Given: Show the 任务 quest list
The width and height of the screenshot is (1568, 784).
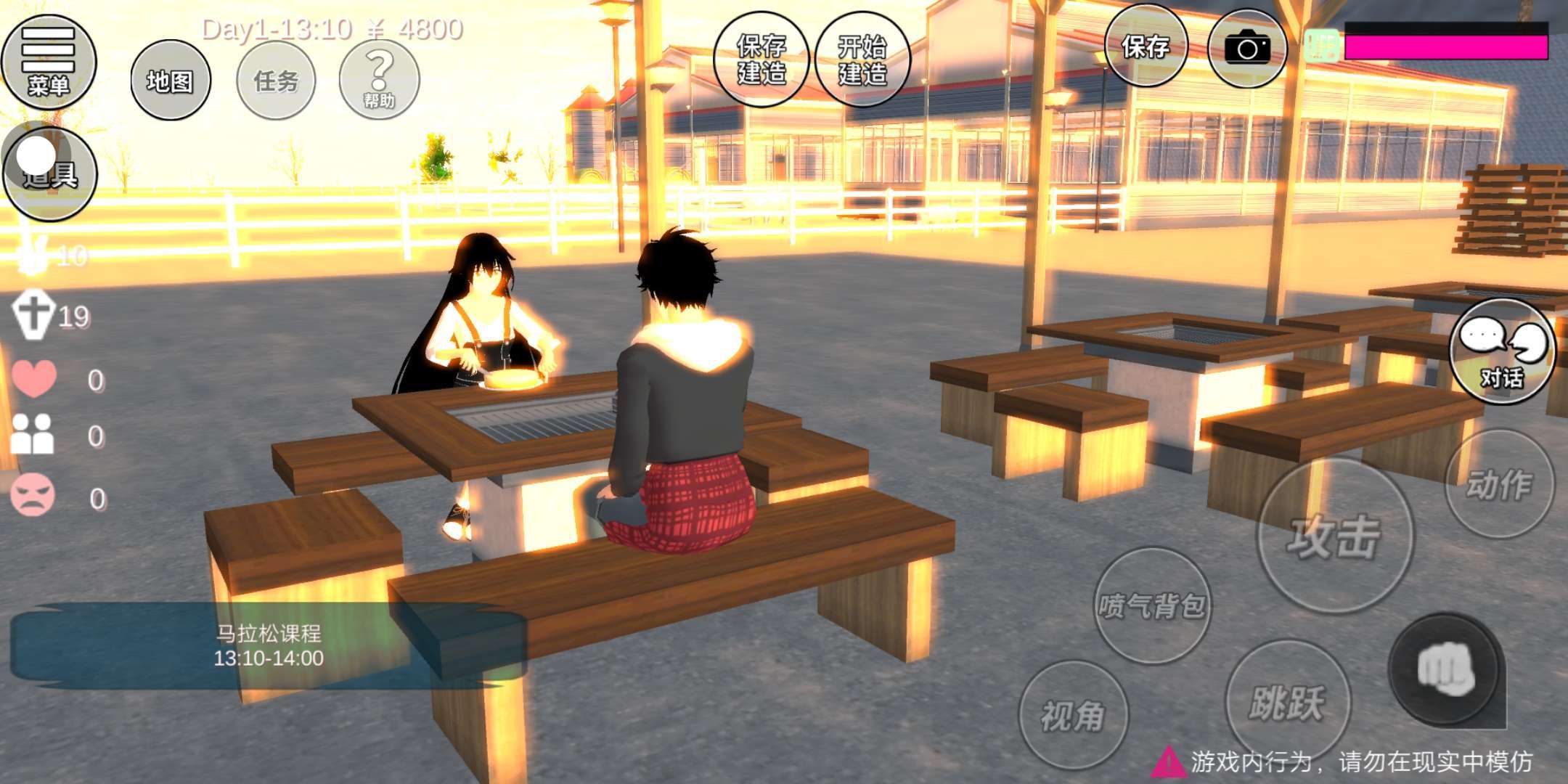Looking at the screenshot, I should (277, 81).
